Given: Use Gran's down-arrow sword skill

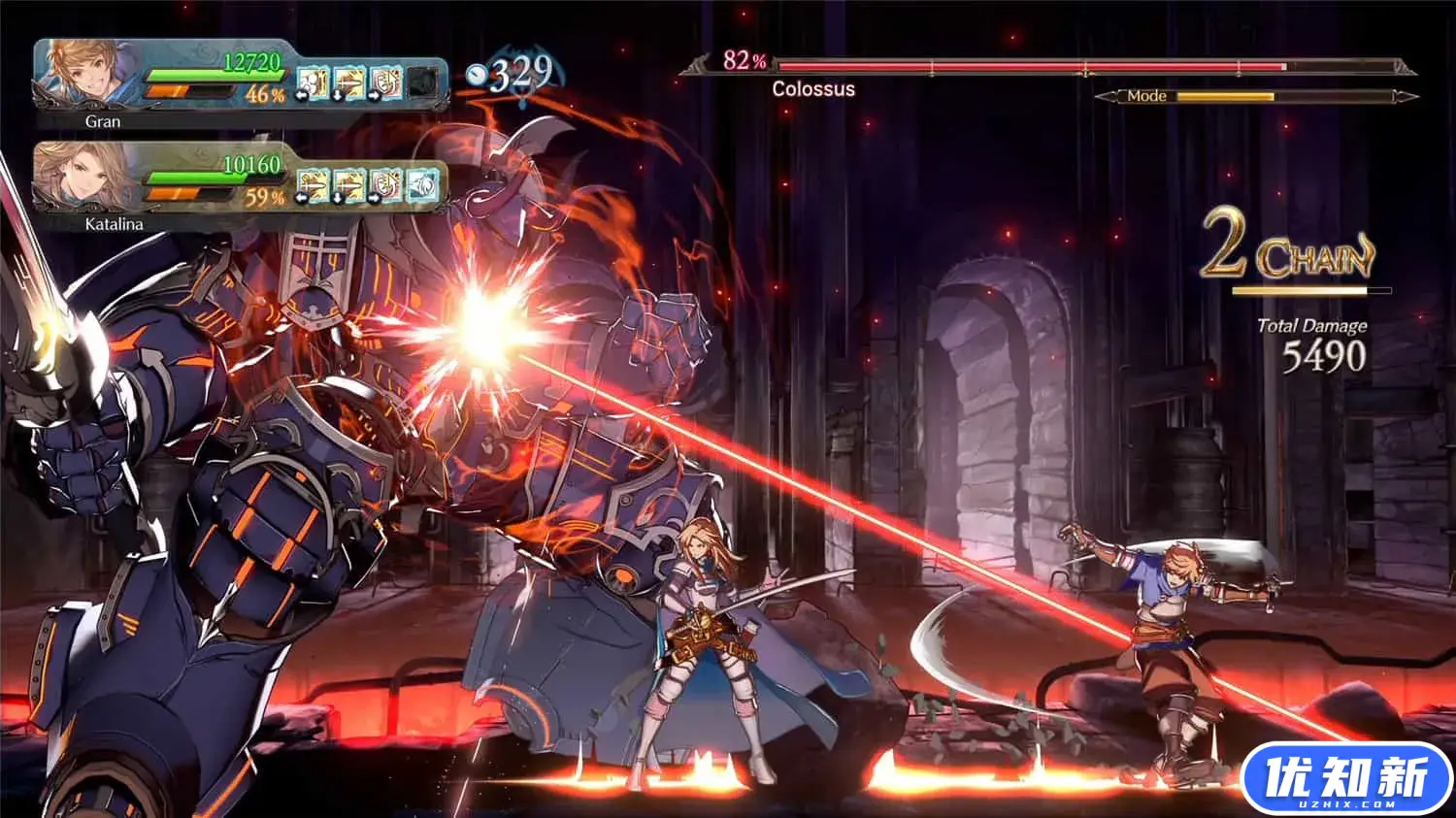Looking at the screenshot, I should pyautogui.click(x=348, y=83).
